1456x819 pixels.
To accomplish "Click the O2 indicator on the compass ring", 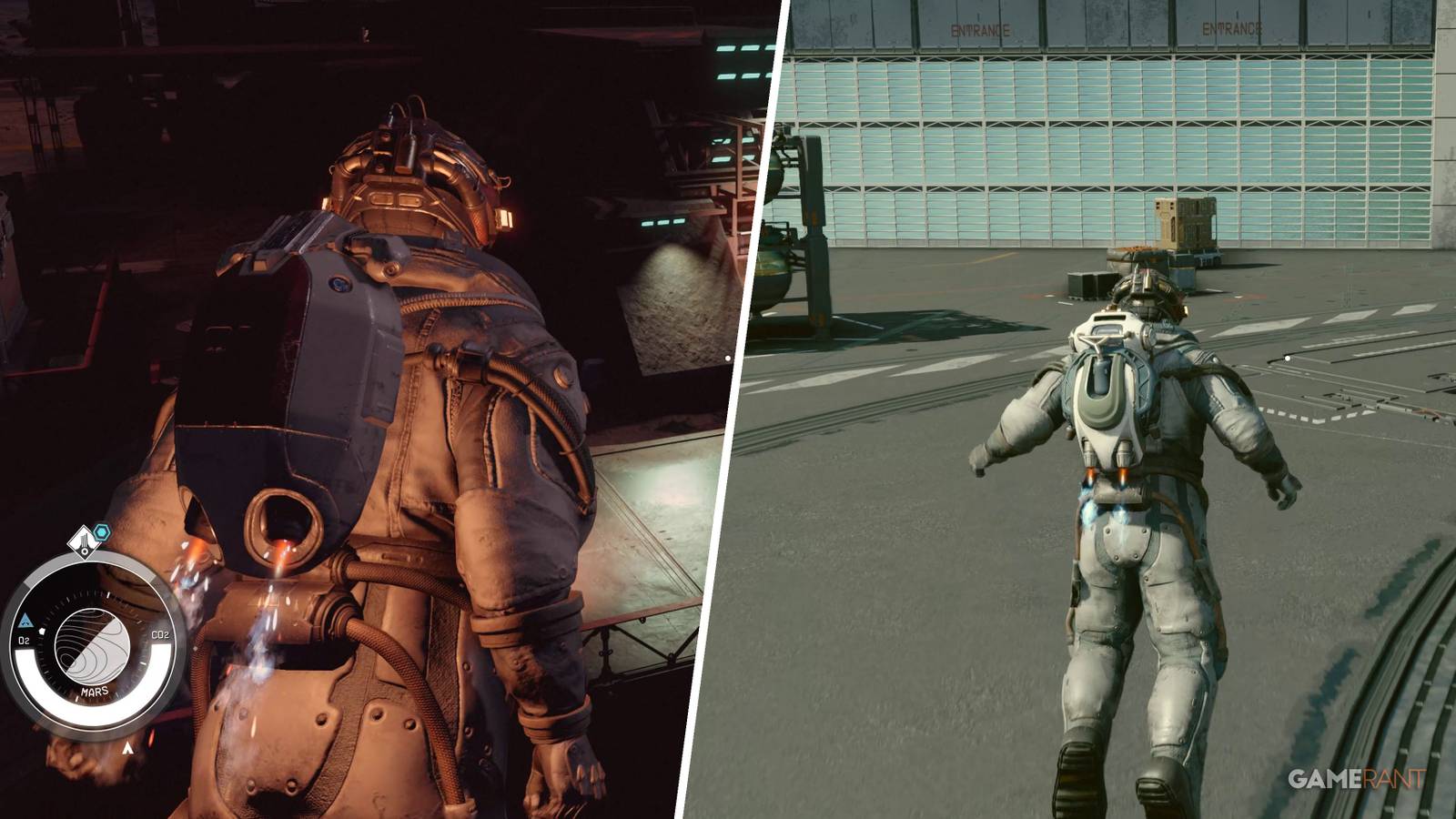I will tap(24, 640).
